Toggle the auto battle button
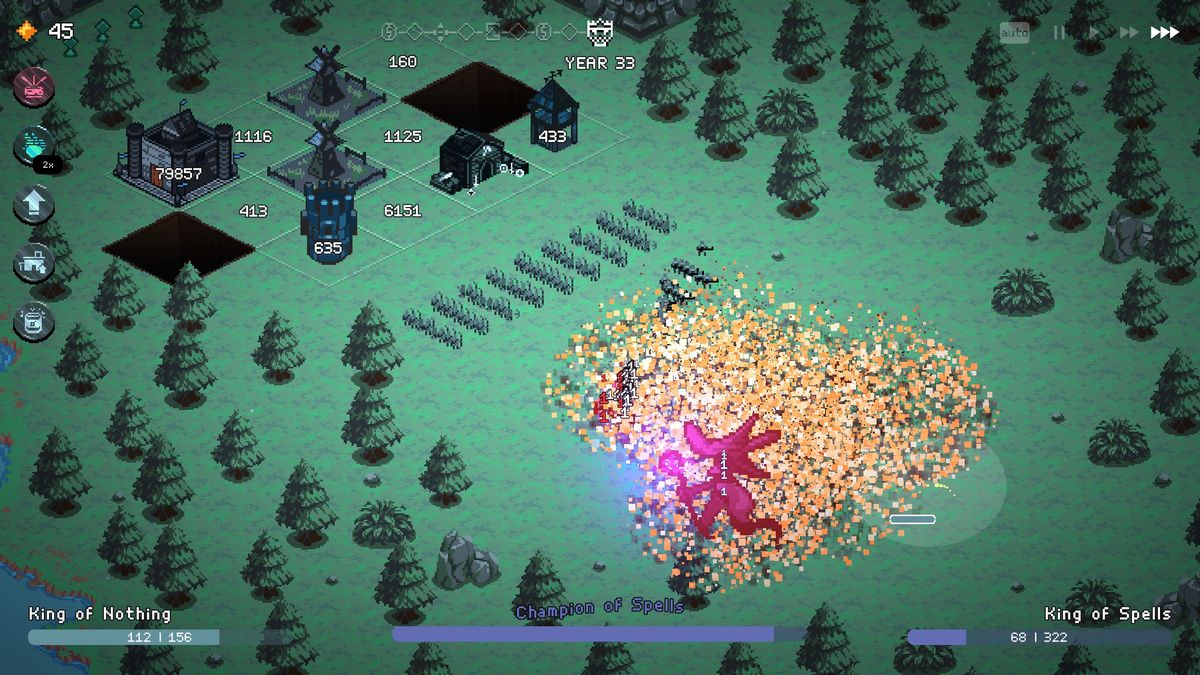The image size is (1200, 675). coord(1014,33)
